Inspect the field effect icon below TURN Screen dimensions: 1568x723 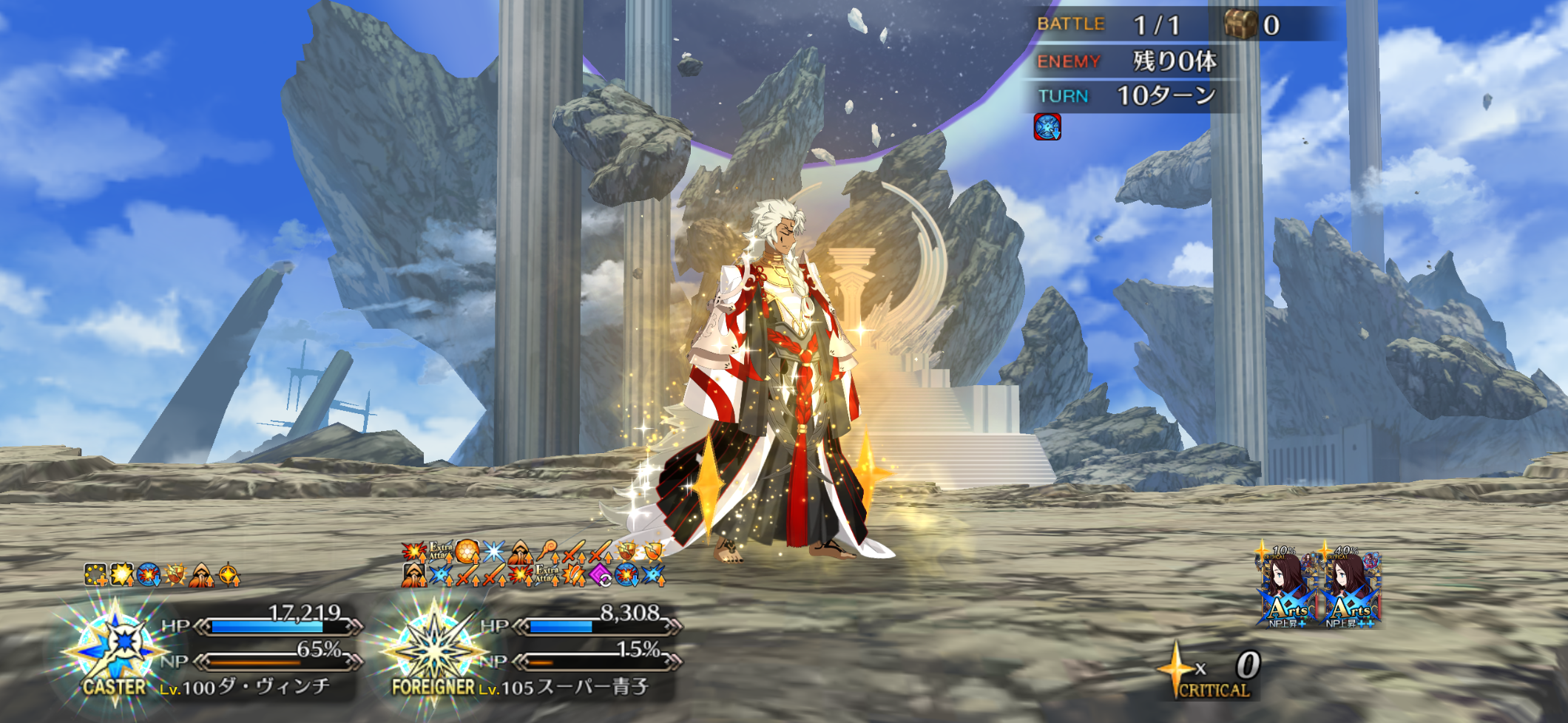click(x=1047, y=127)
